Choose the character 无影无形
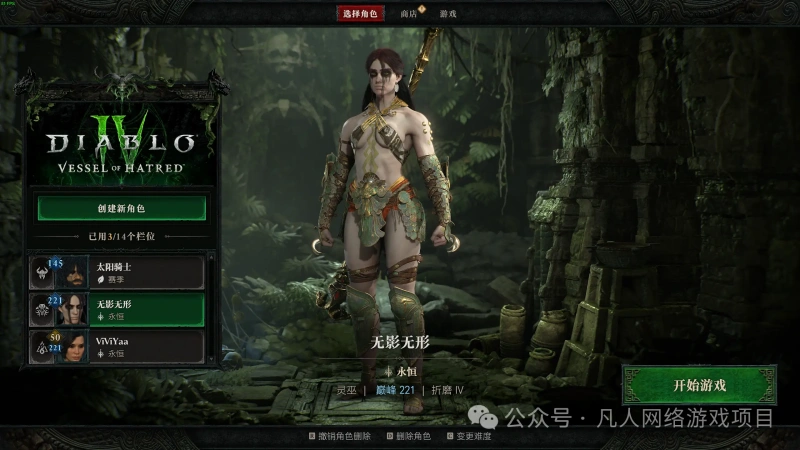The height and width of the screenshot is (450, 800). 120,309
